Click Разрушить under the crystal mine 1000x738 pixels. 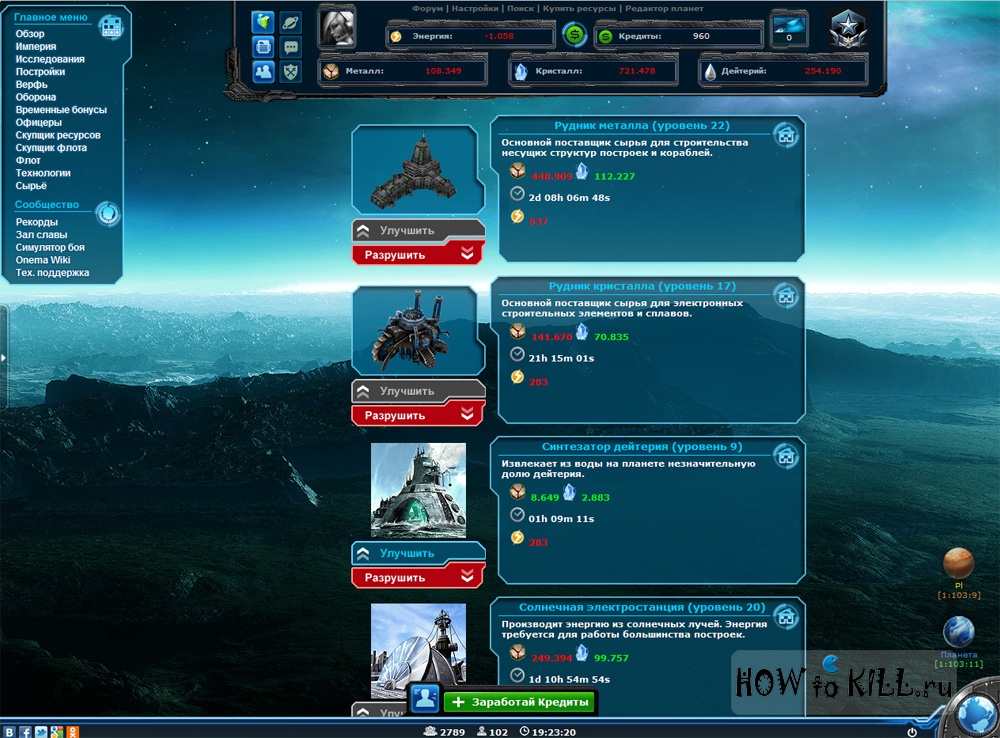tap(417, 415)
